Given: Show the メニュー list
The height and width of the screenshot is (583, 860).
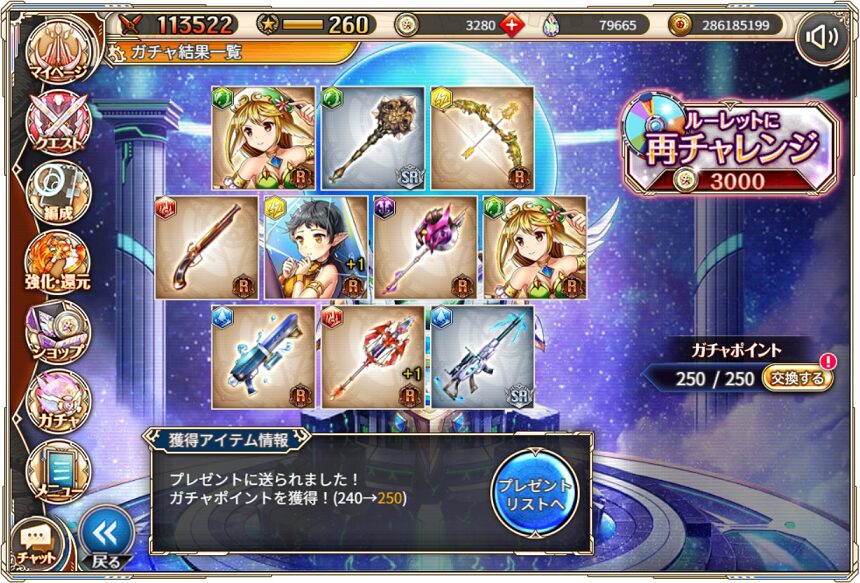Looking at the screenshot, I should [x=58, y=470].
